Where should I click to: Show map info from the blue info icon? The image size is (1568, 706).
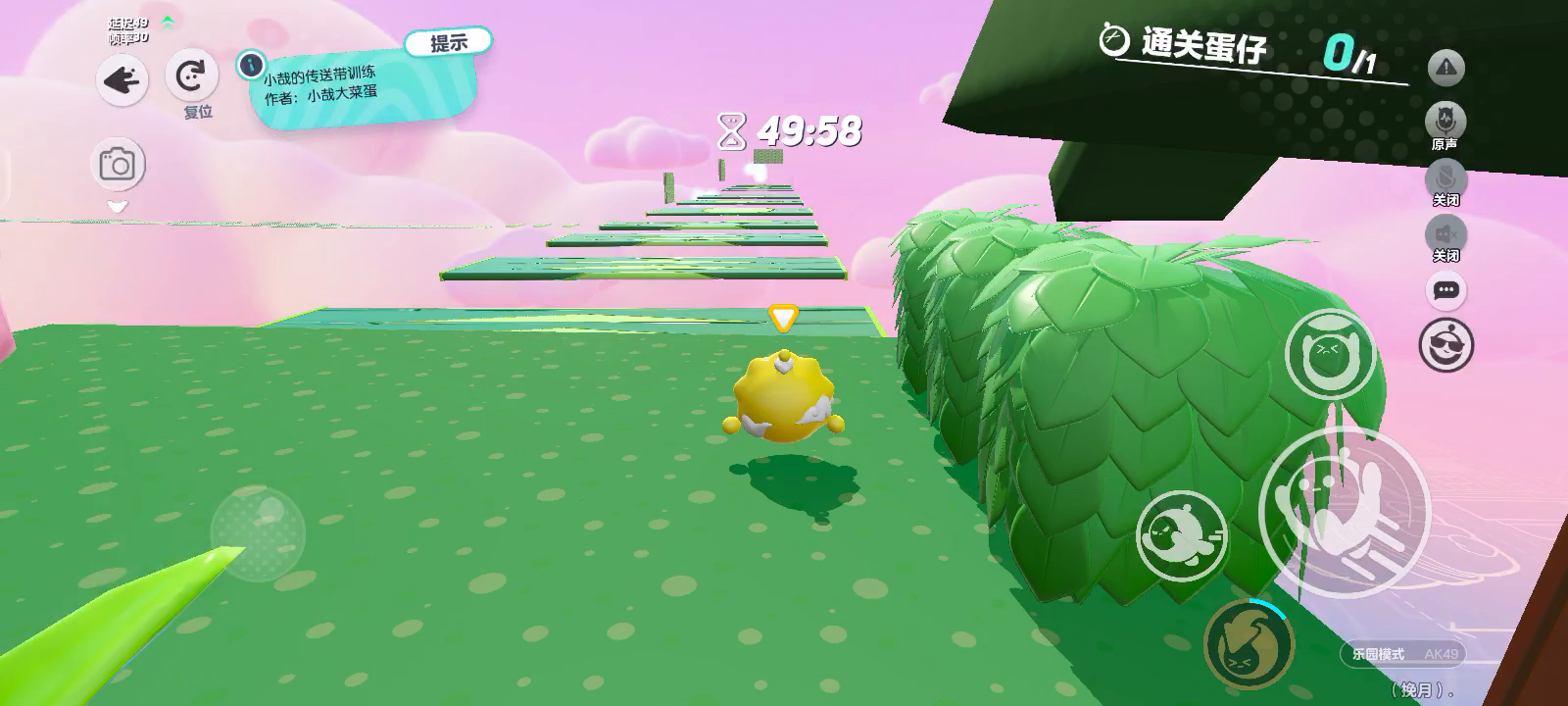[x=252, y=65]
